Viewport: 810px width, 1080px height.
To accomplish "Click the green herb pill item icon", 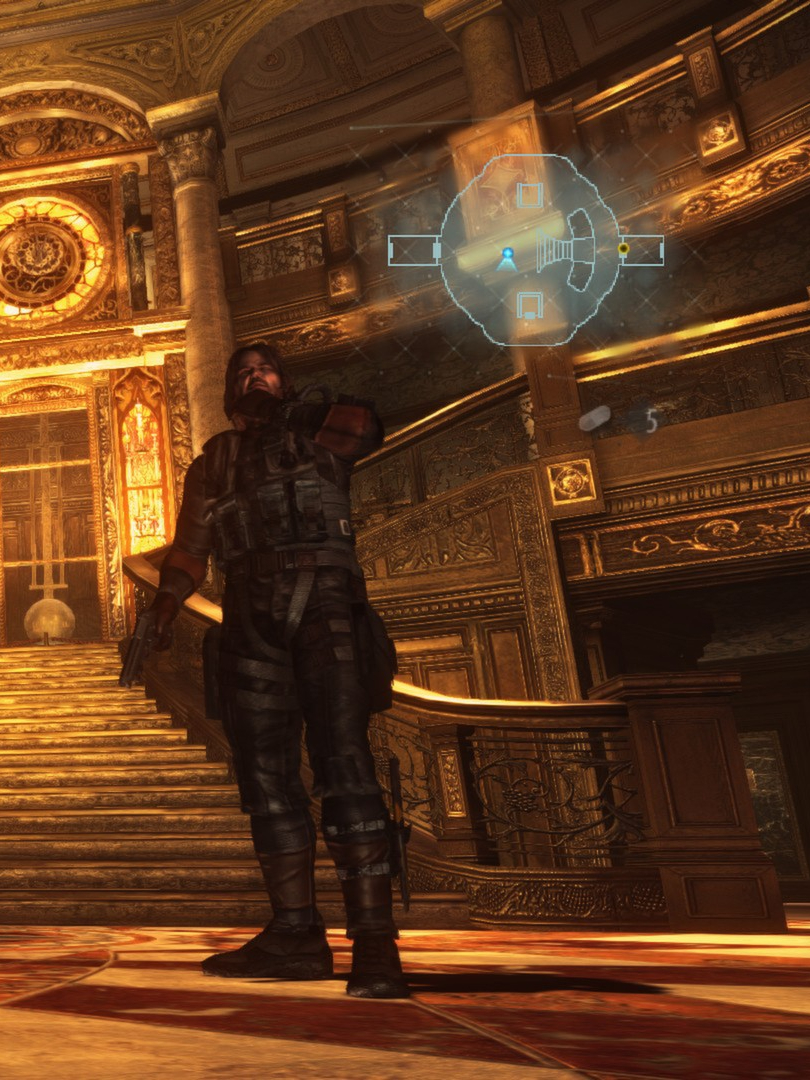I will tap(594, 419).
